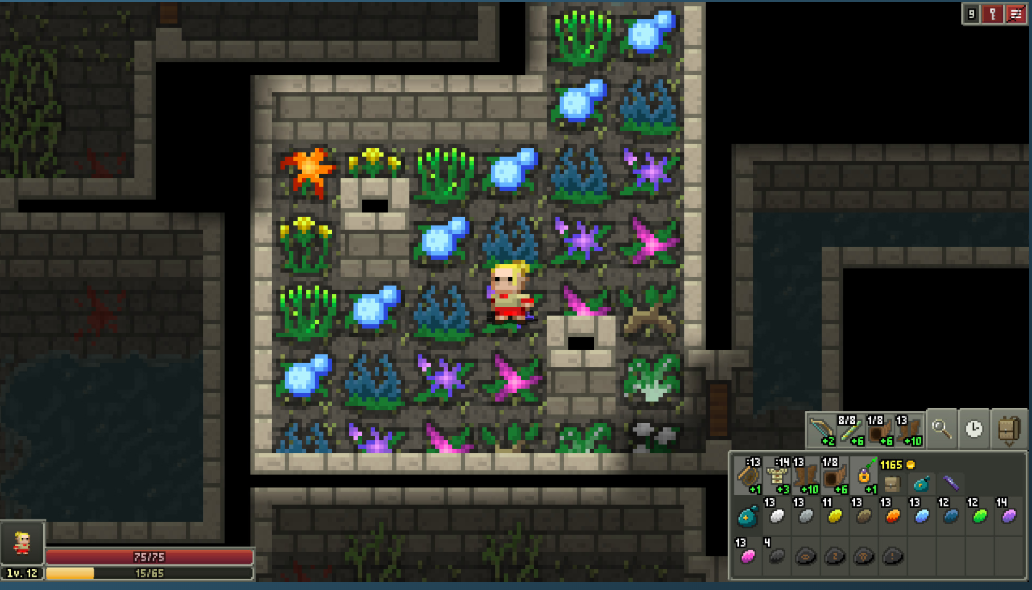Select the white seed stack

coord(777,516)
